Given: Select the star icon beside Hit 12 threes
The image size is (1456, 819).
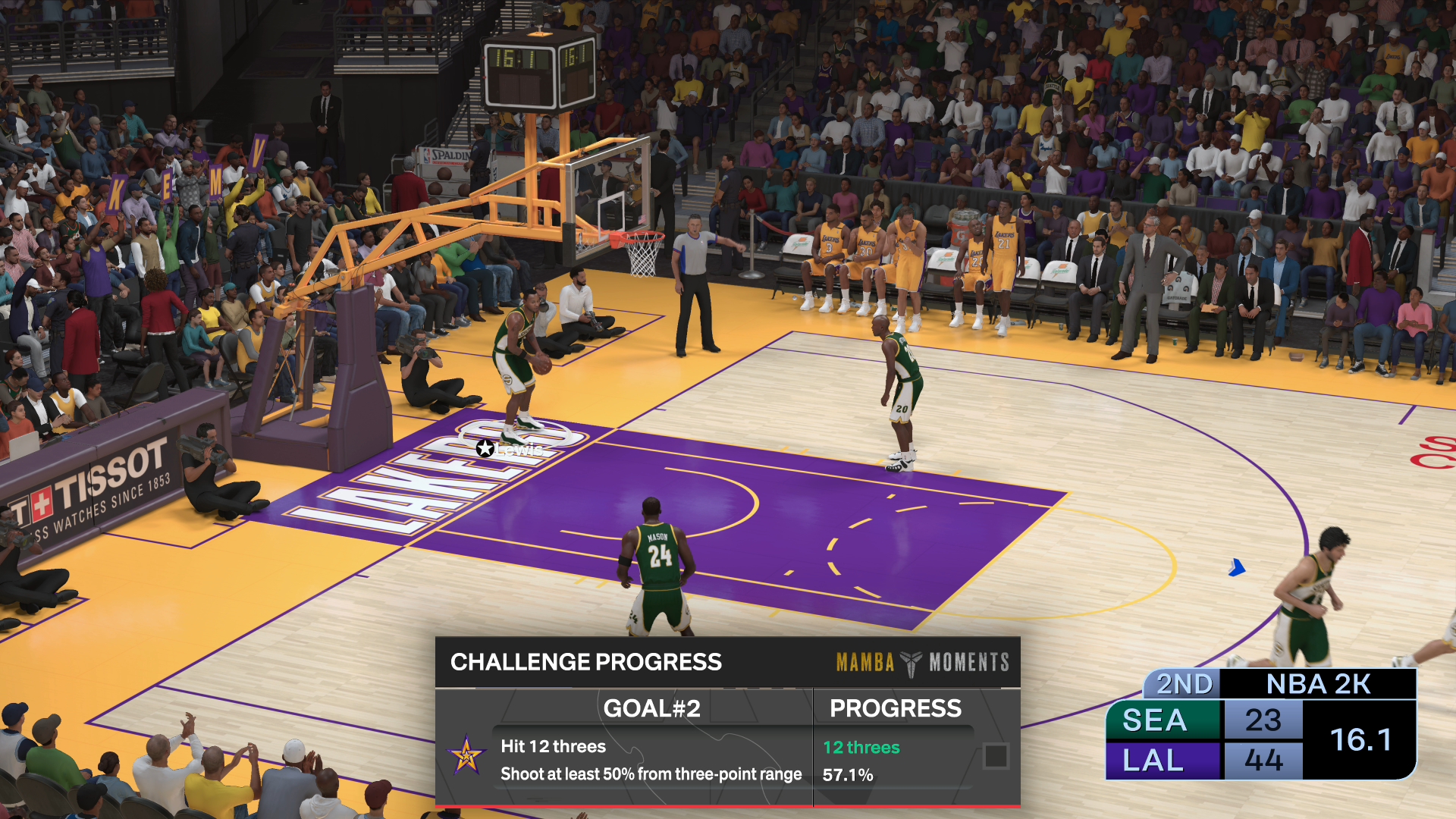Looking at the screenshot, I should [x=466, y=755].
